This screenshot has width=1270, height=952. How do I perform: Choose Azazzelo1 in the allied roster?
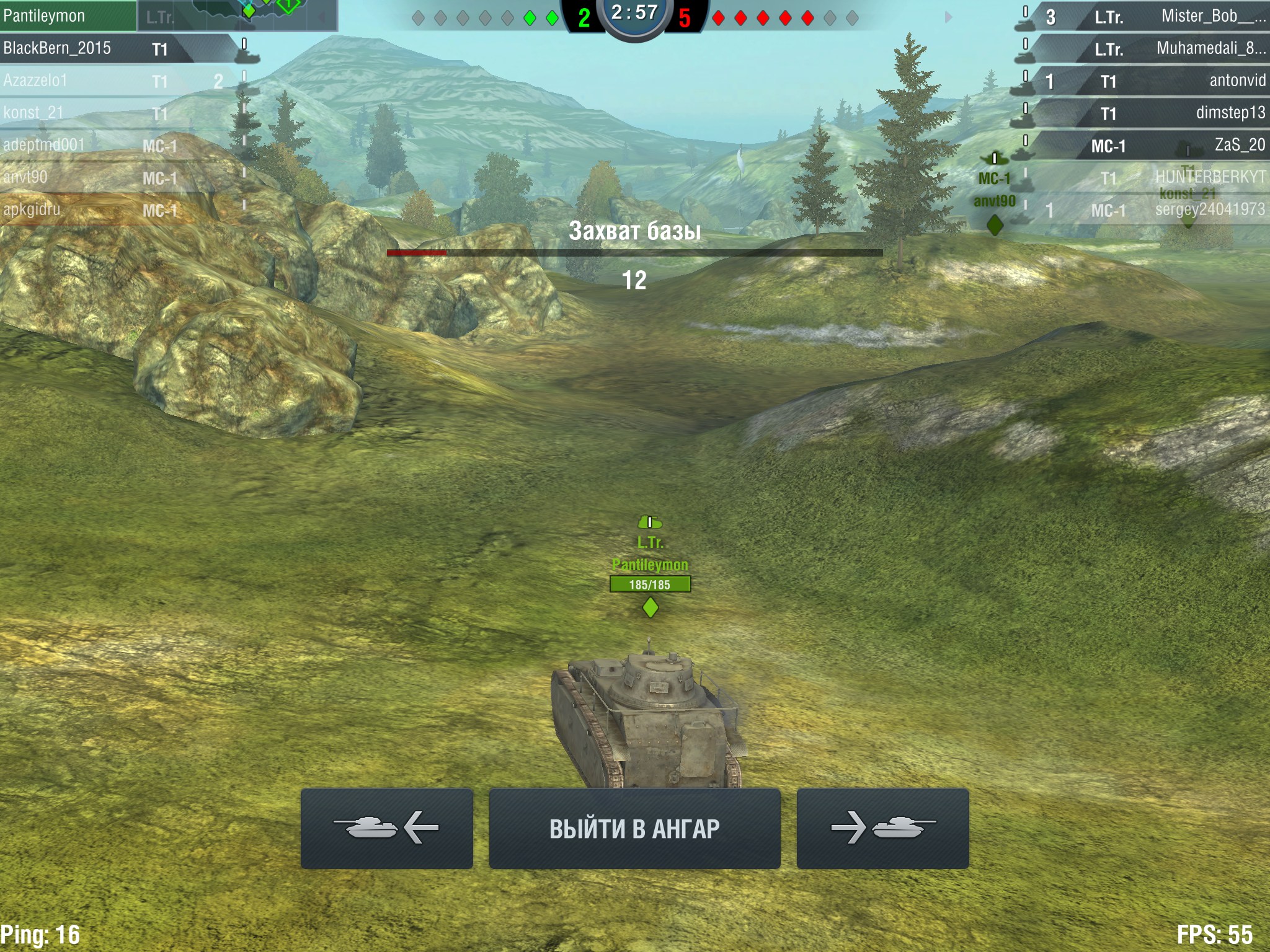(93, 81)
